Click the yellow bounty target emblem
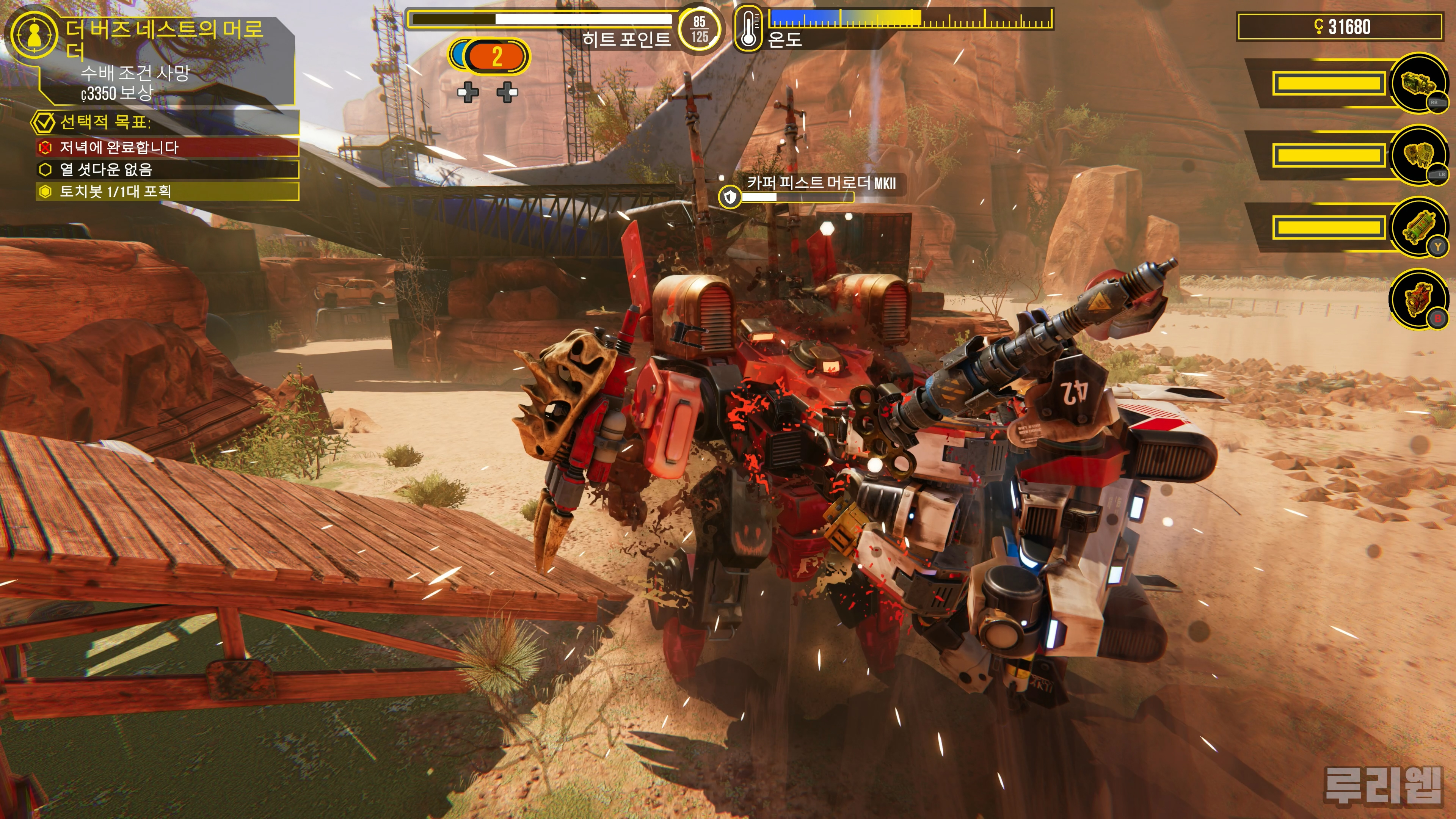This screenshot has height=819, width=1456. click(34, 35)
